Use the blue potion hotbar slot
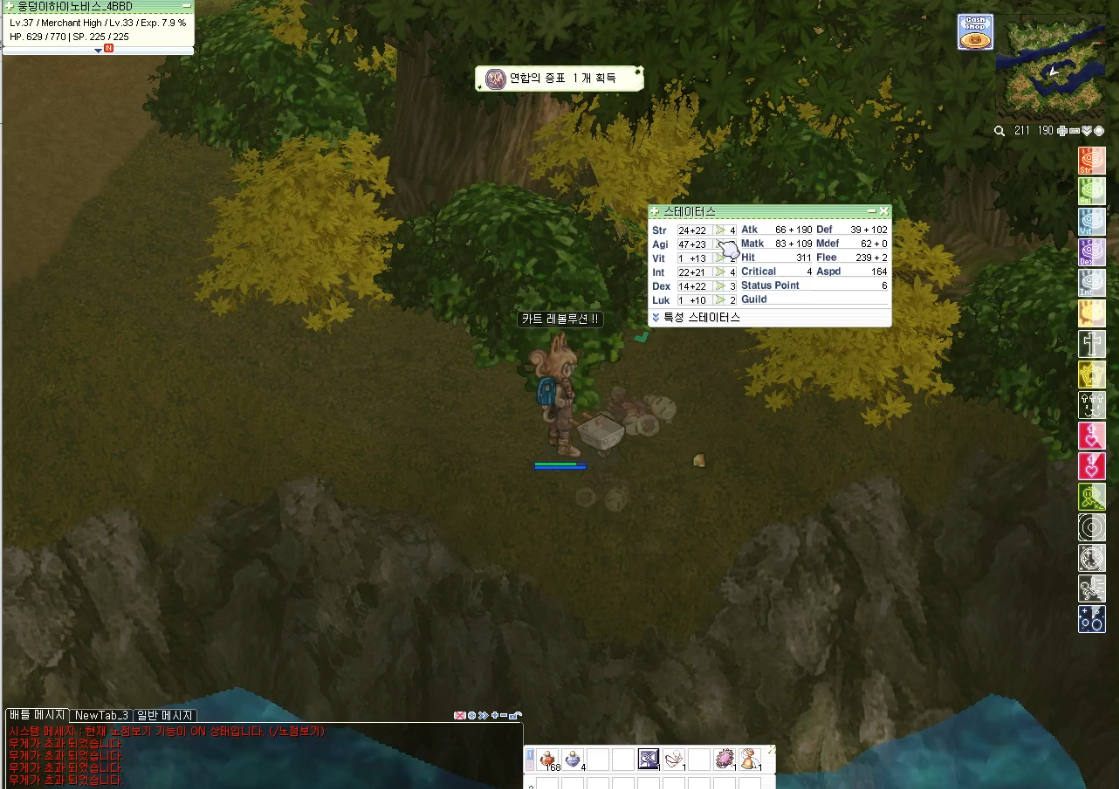Viewport: 1119px width, 789px height. 573,760
